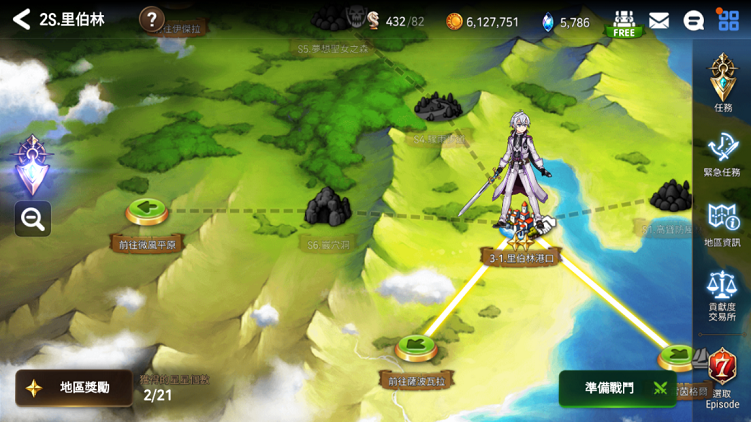The height and width of the screenshot is (422, 751).
Task: Open the chat speech bubble
Action: coord(693,21)
